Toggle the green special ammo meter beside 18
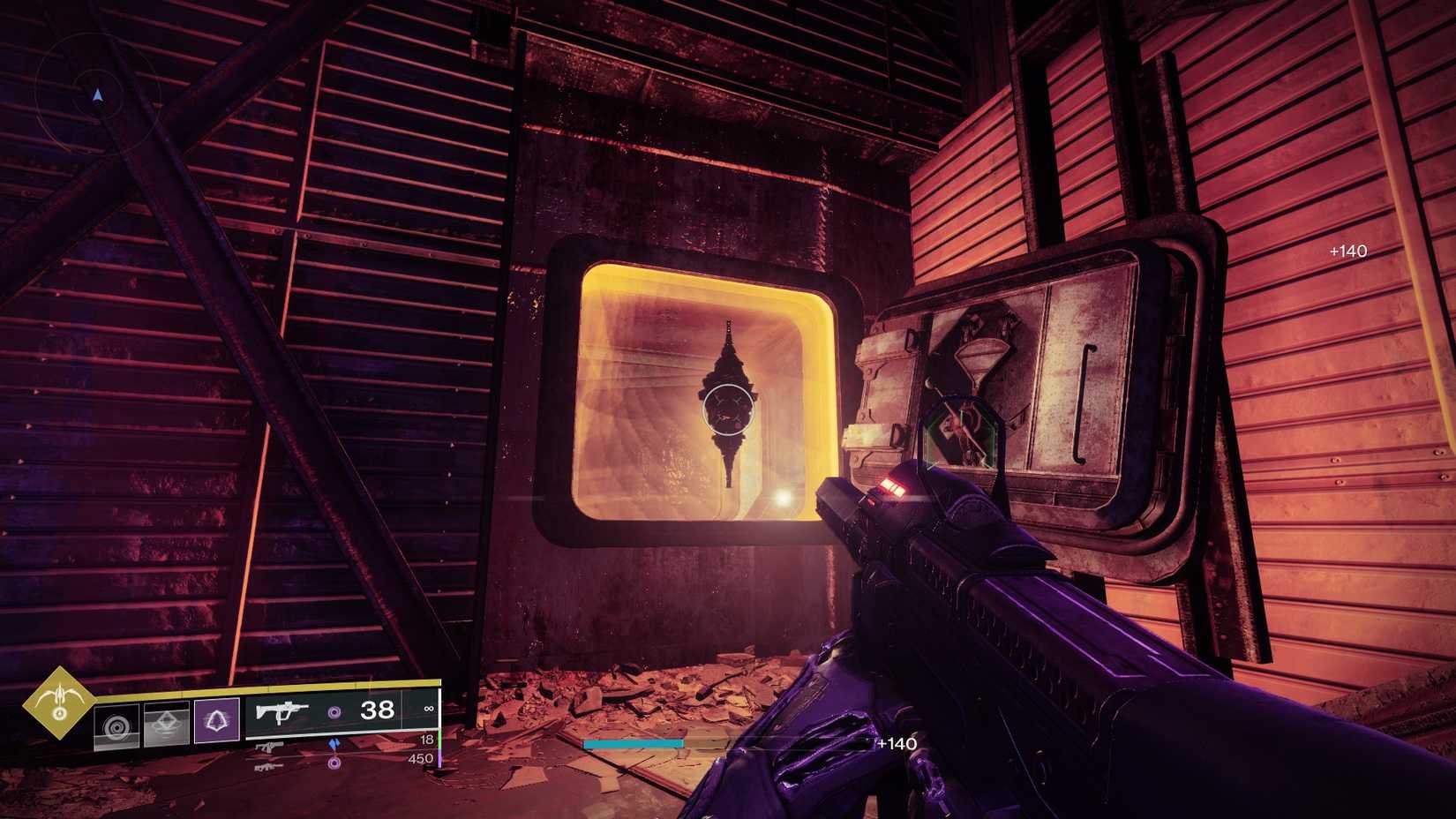 click(x=439, y=739)
